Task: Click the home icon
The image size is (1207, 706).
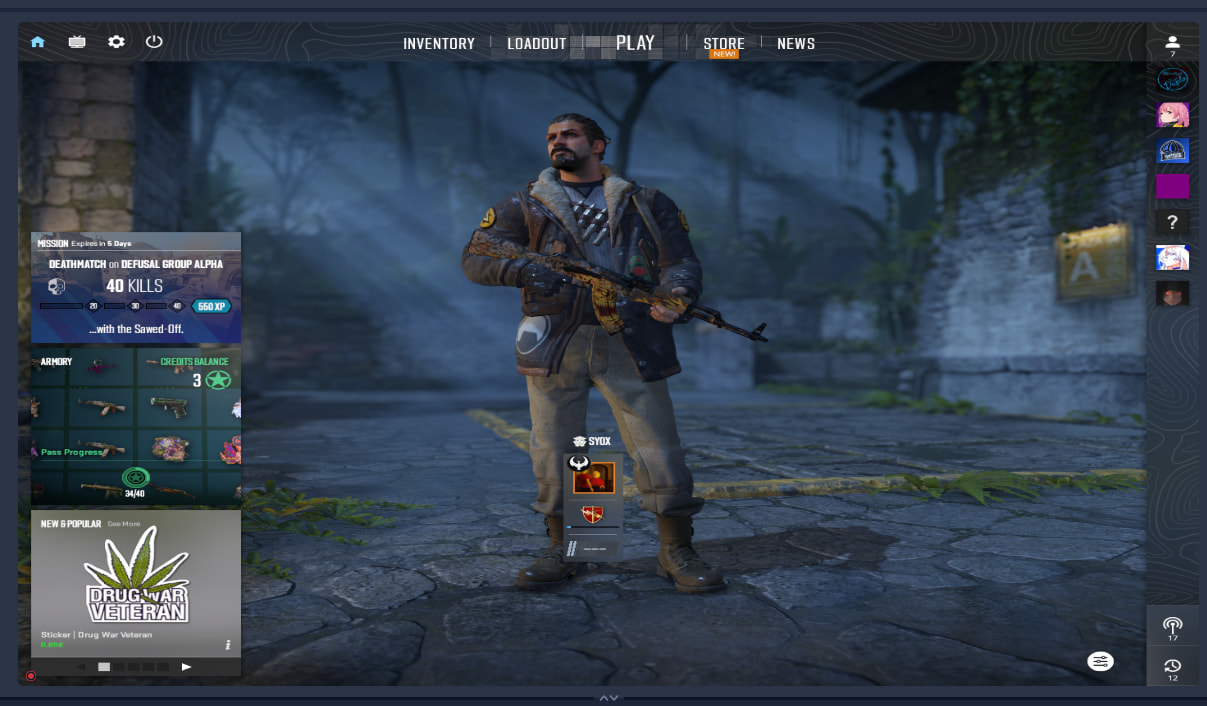Action: pos(38,42)
